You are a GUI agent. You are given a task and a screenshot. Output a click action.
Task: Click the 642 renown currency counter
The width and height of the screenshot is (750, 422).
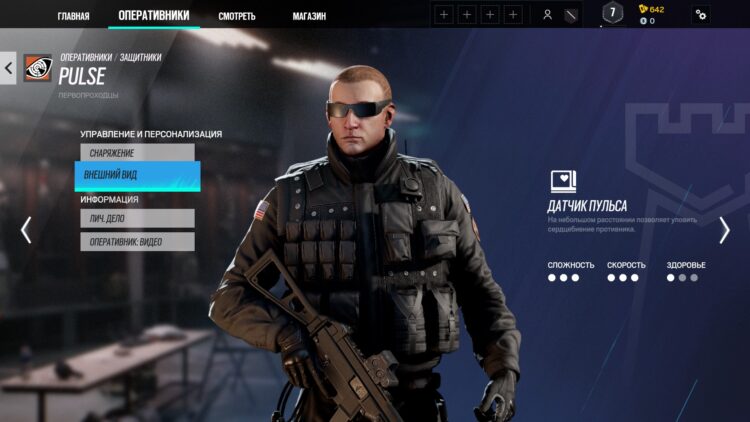[651, 9]
